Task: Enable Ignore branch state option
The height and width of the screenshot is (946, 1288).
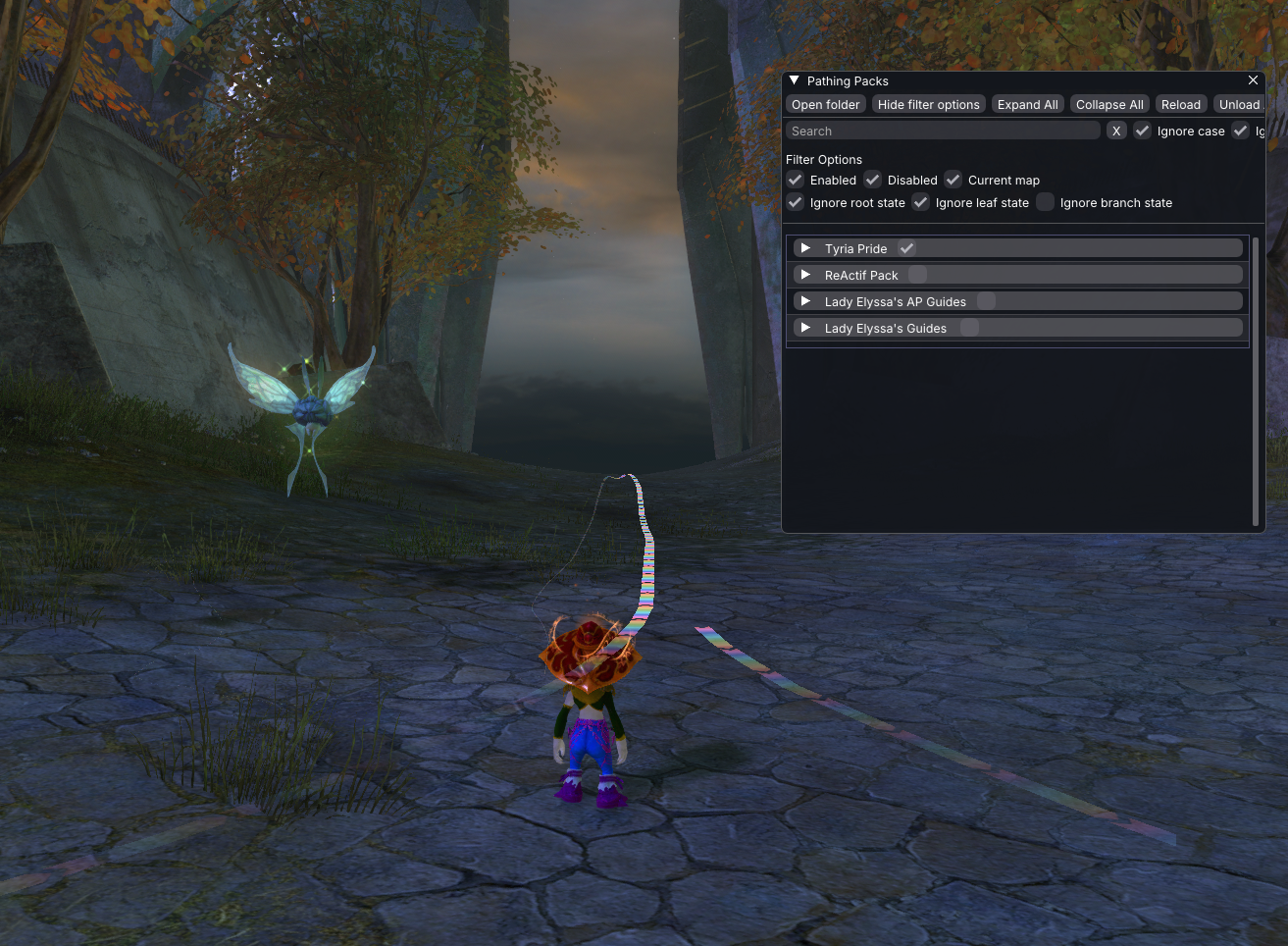Action: point(1046,203)
